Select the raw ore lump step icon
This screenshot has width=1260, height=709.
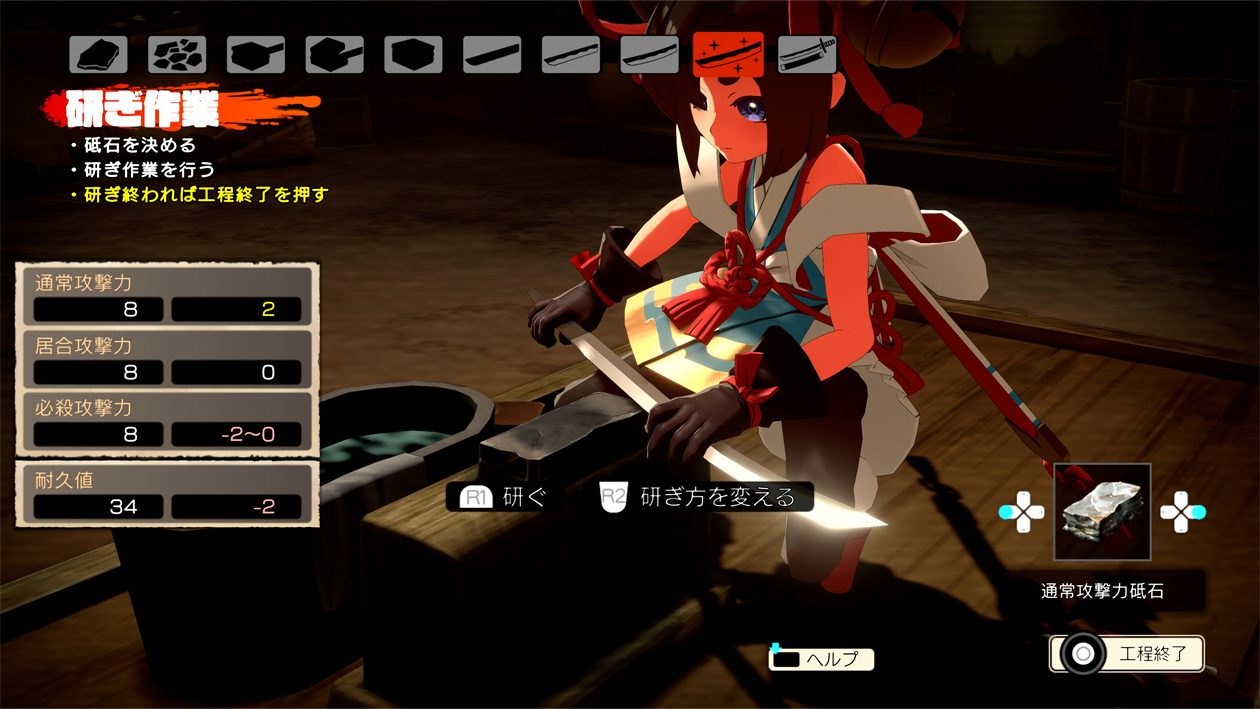coord(98,55)
